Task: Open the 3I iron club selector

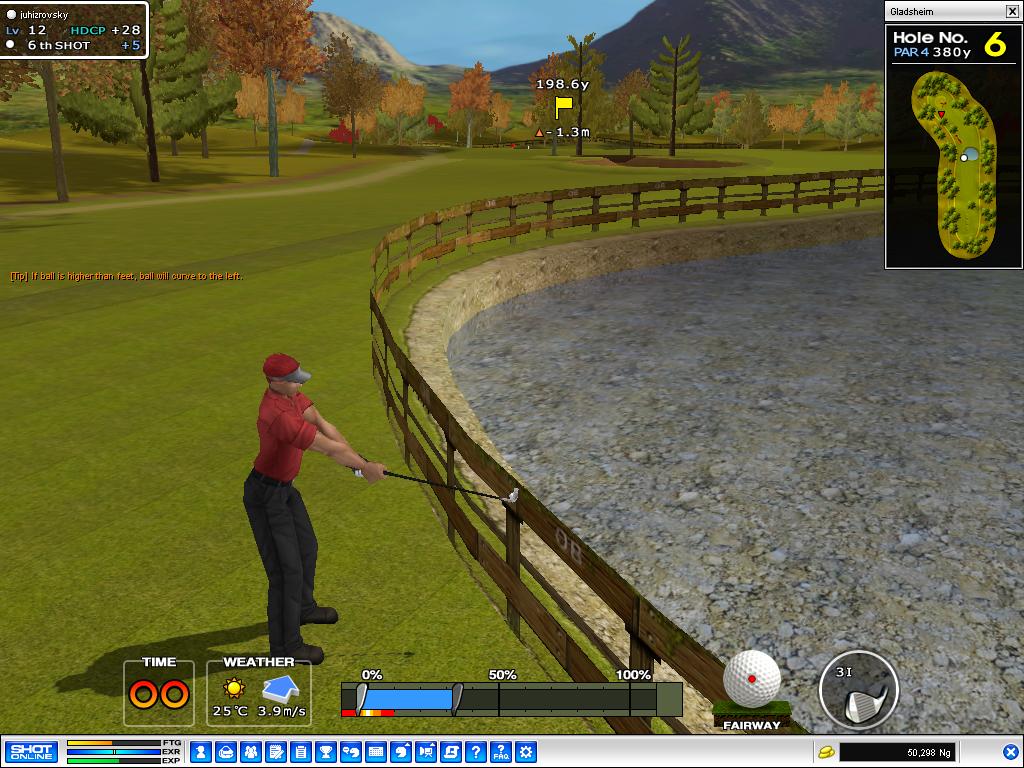Action: click(x=857, y=692)
